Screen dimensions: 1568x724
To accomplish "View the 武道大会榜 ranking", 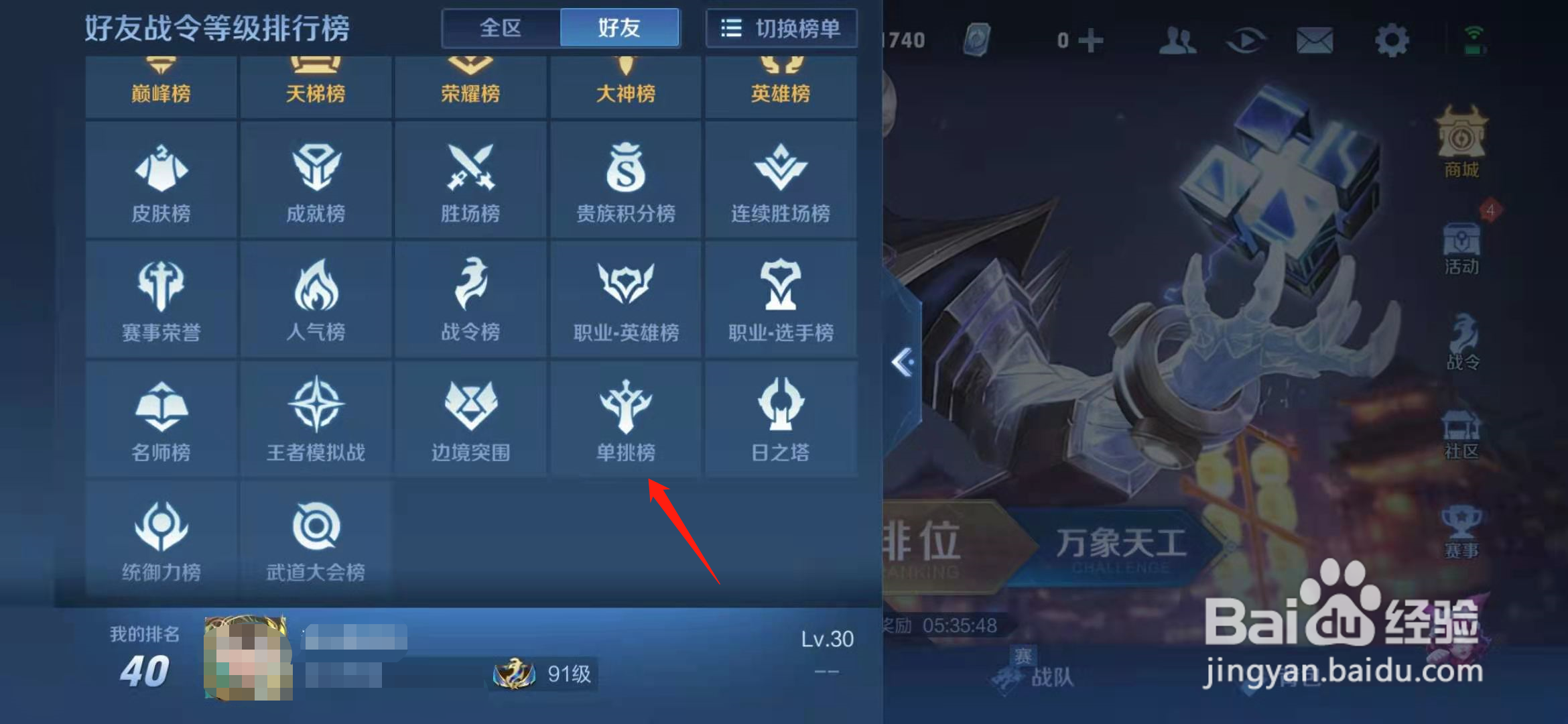I will (316, 536).
